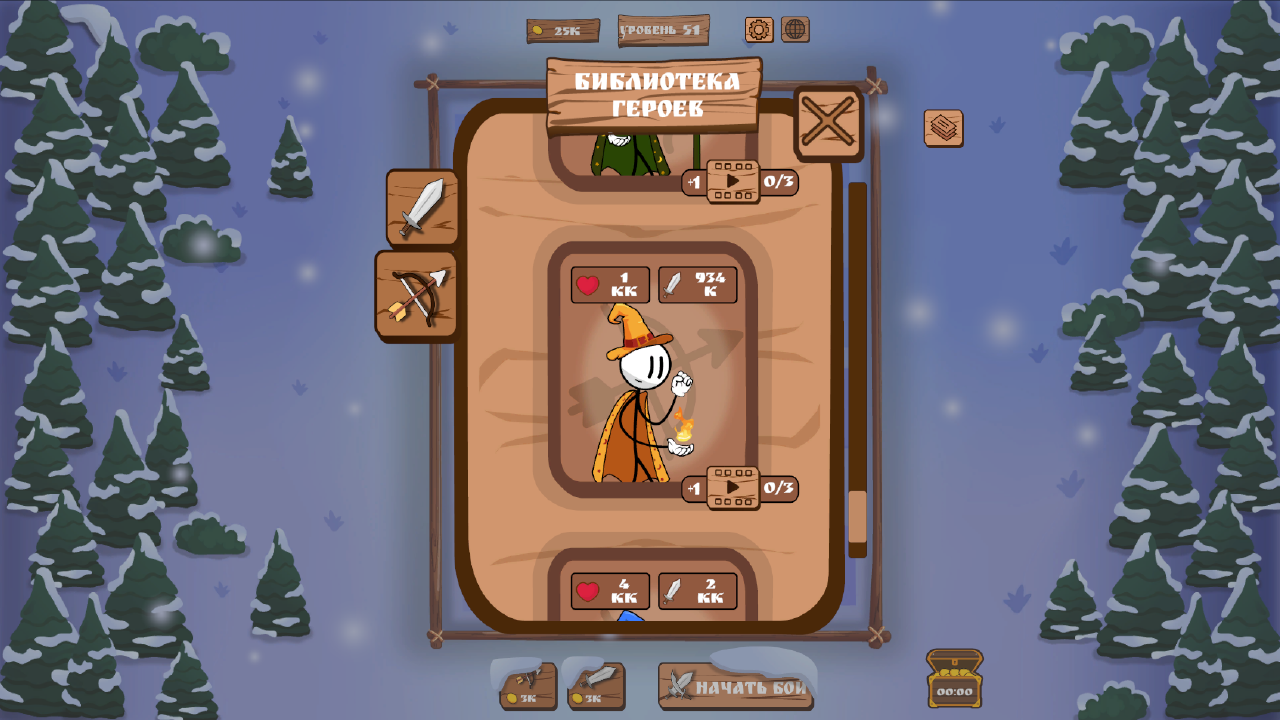Image resolution: width=1280 pixels, height=720 pixels.
Task: Click the heart icon showing 1 KK health
Action: point(608,285)
